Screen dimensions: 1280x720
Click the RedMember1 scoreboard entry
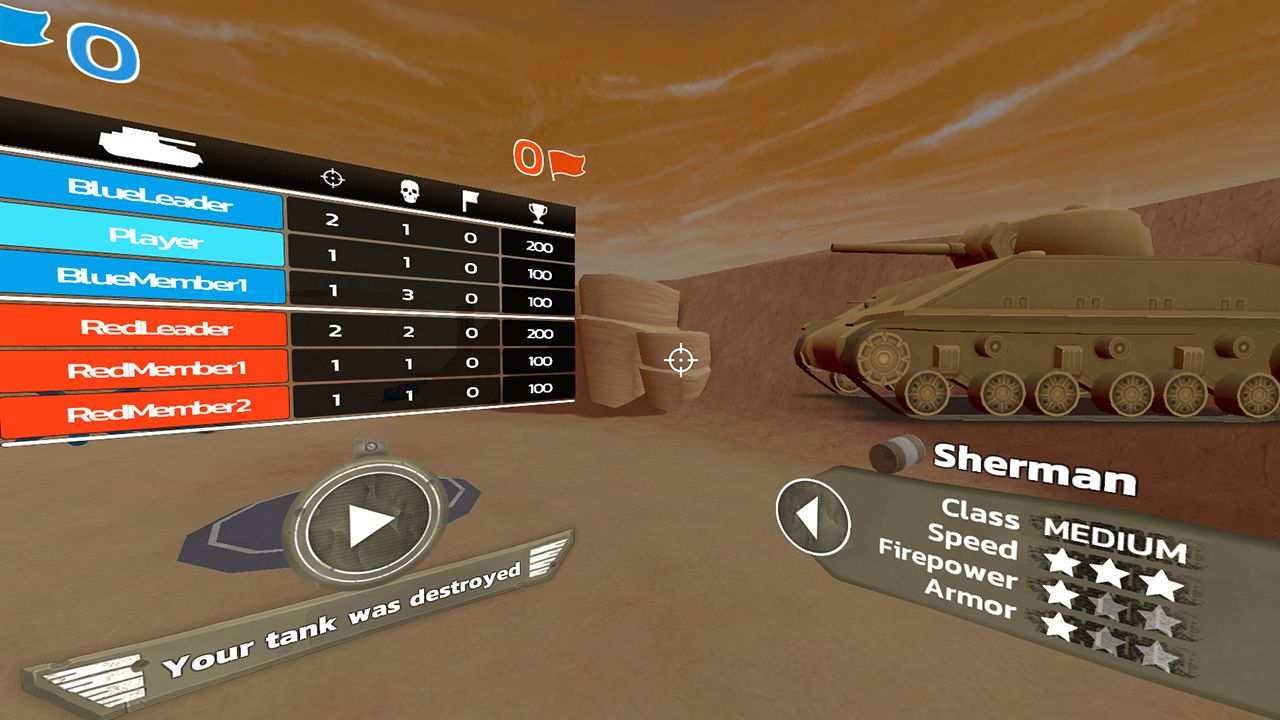155,369
